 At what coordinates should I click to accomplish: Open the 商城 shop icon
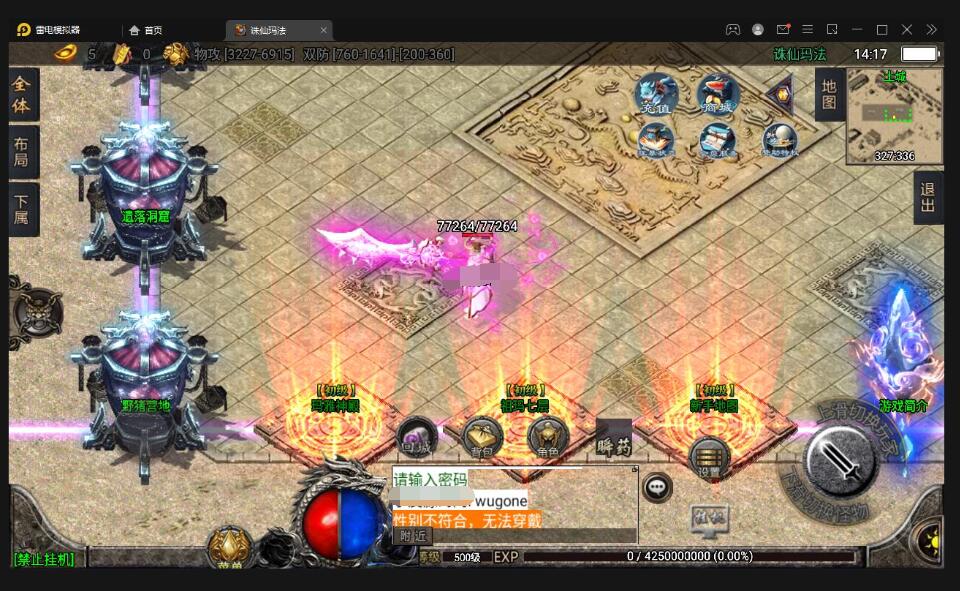pos(717,95)
